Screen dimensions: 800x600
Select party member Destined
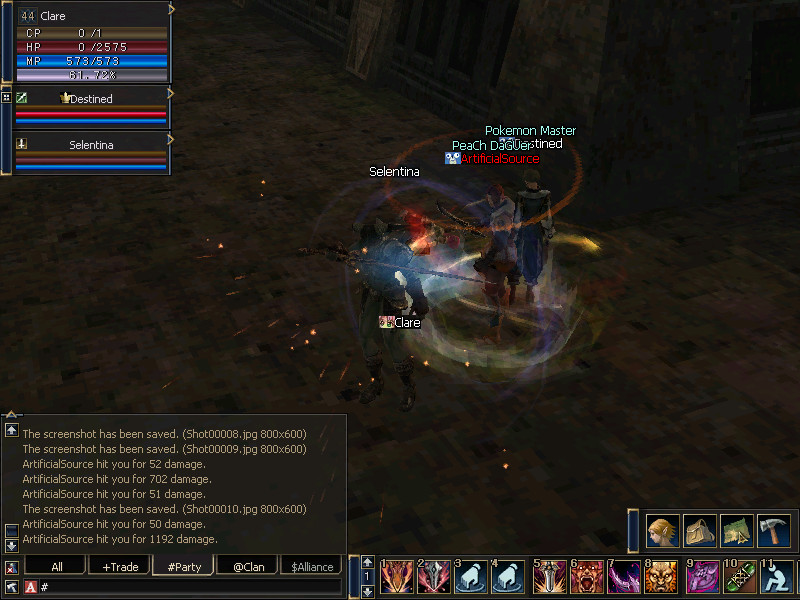90,99
